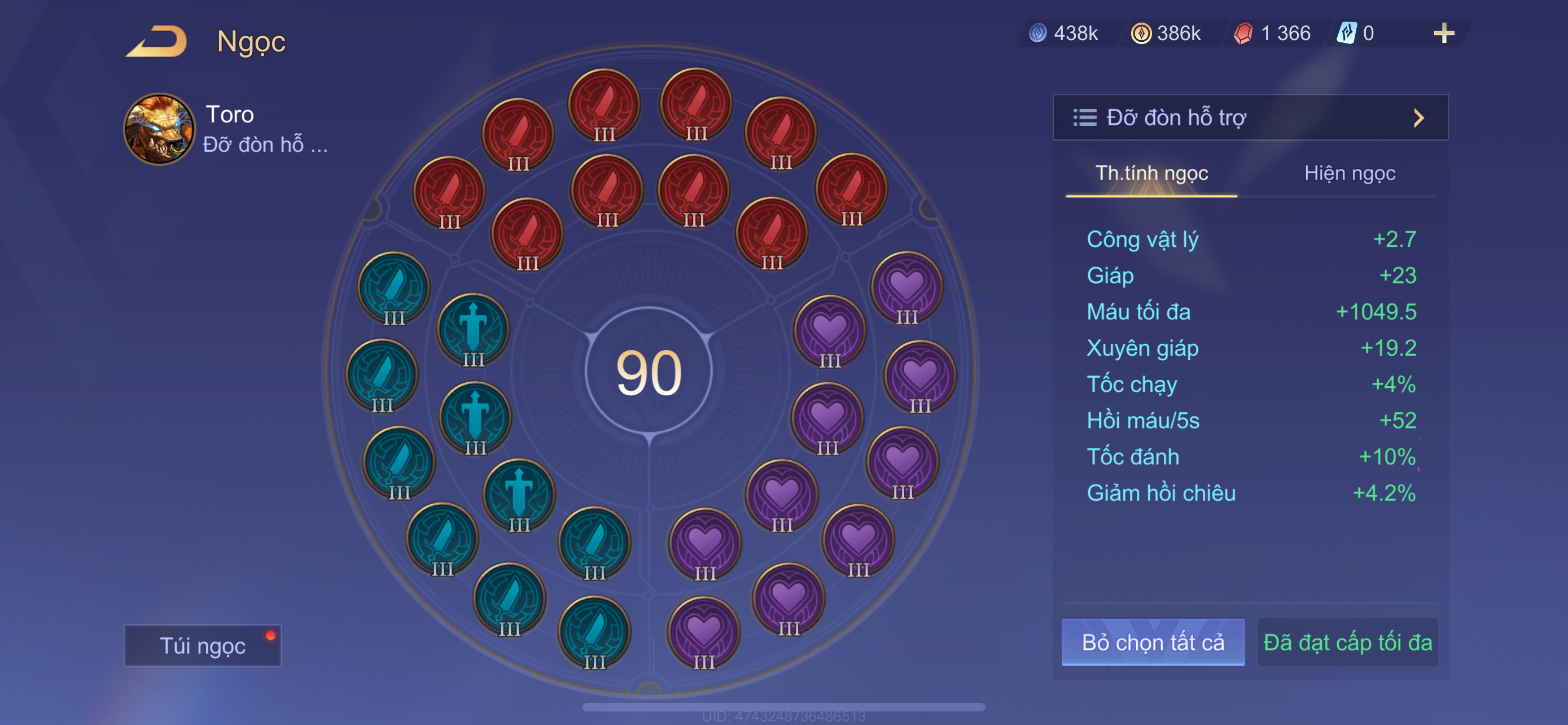Go back using the golden arrow
Screen dimensions: 1568x725
157,41
